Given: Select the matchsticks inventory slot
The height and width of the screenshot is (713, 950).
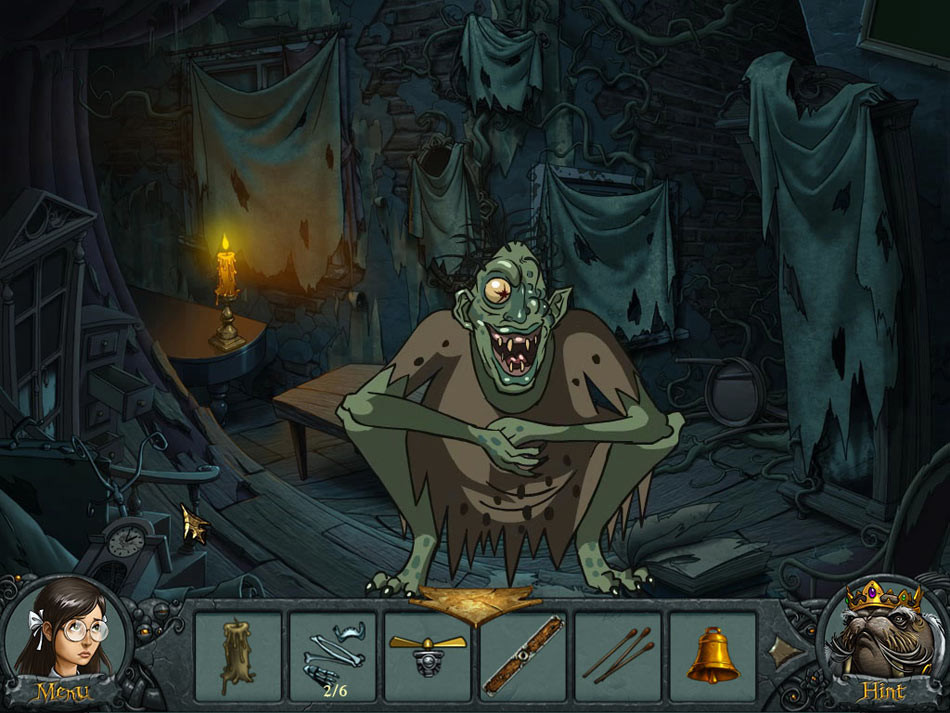Looking at the screenshot, I should [x=618, y=656].
